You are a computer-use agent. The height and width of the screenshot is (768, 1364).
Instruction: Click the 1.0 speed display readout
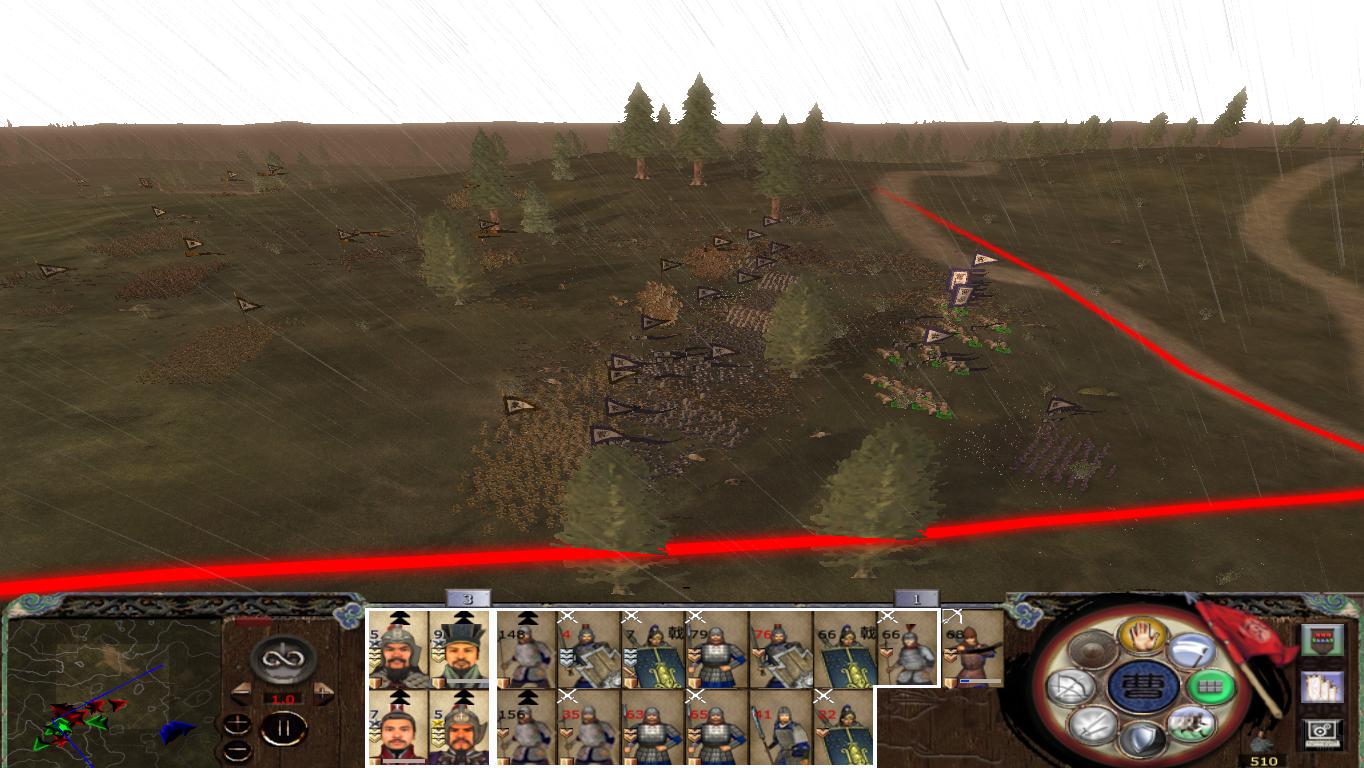(x=284, y=698)
